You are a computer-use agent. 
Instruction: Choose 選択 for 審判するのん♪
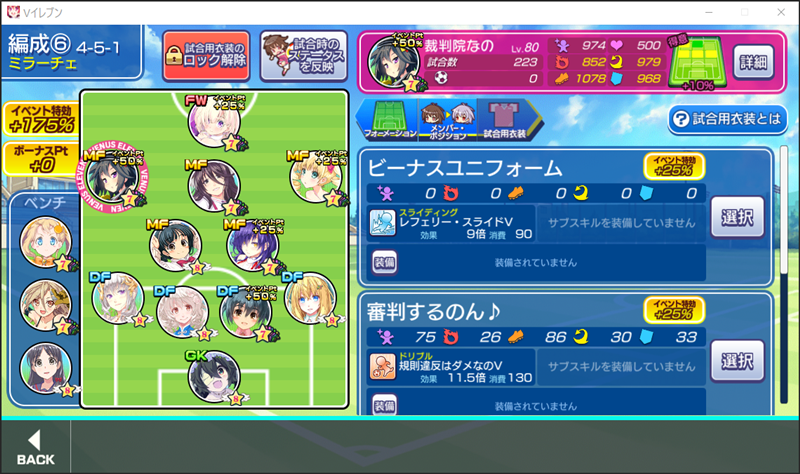[738, 360]
